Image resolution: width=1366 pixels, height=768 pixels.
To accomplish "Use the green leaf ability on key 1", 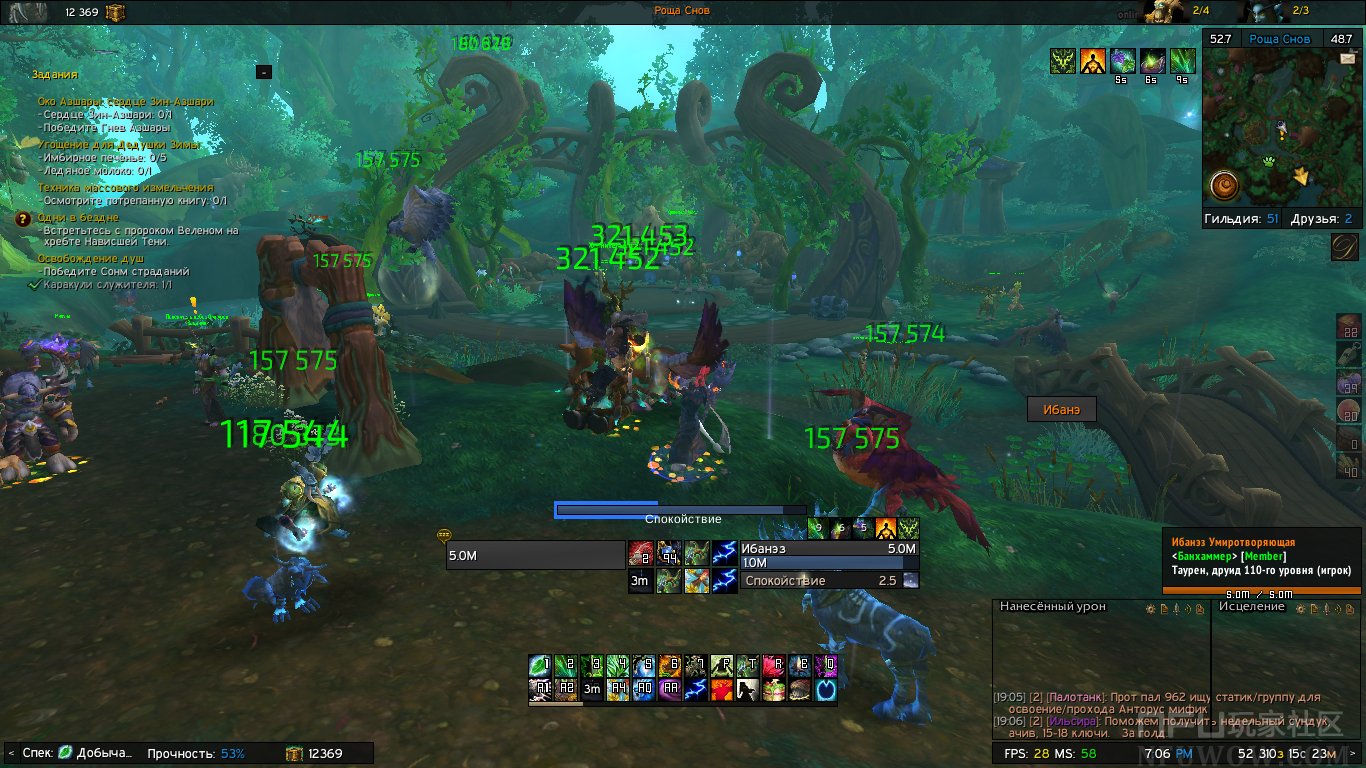I will [x=540, y=665].
